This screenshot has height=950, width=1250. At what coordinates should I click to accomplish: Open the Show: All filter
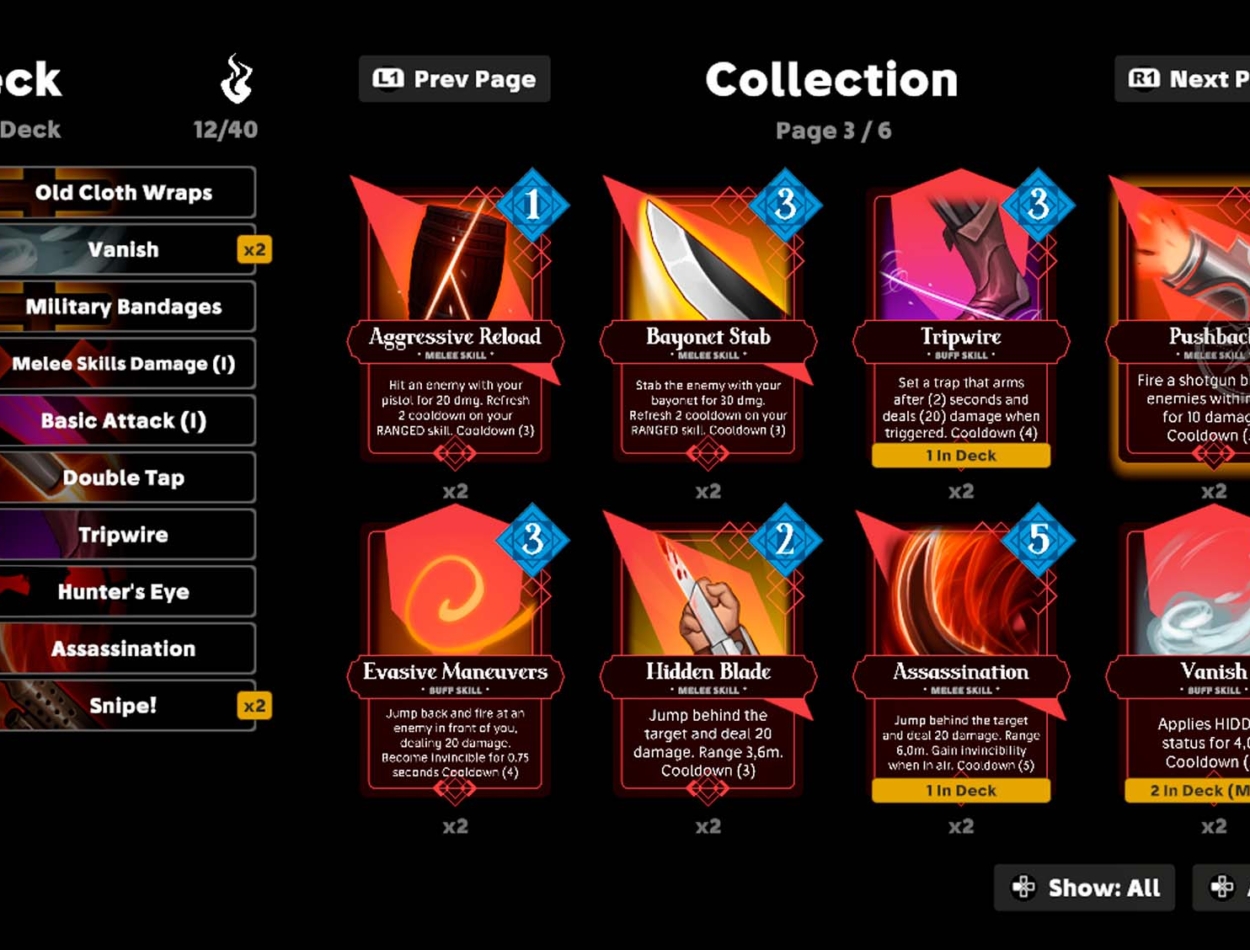[x=1084, y=887]
